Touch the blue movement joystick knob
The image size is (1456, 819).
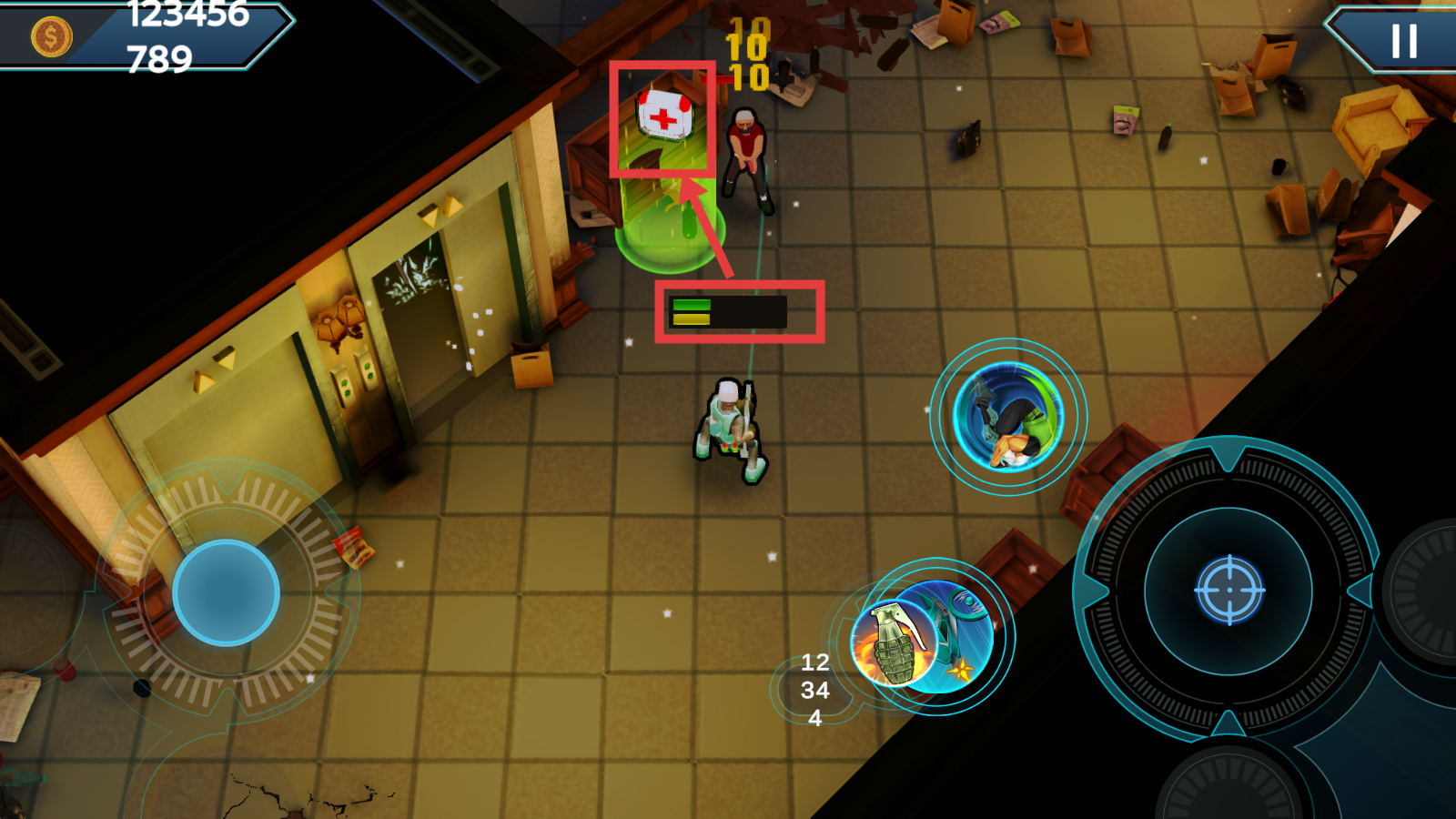(x=226, y=592)
